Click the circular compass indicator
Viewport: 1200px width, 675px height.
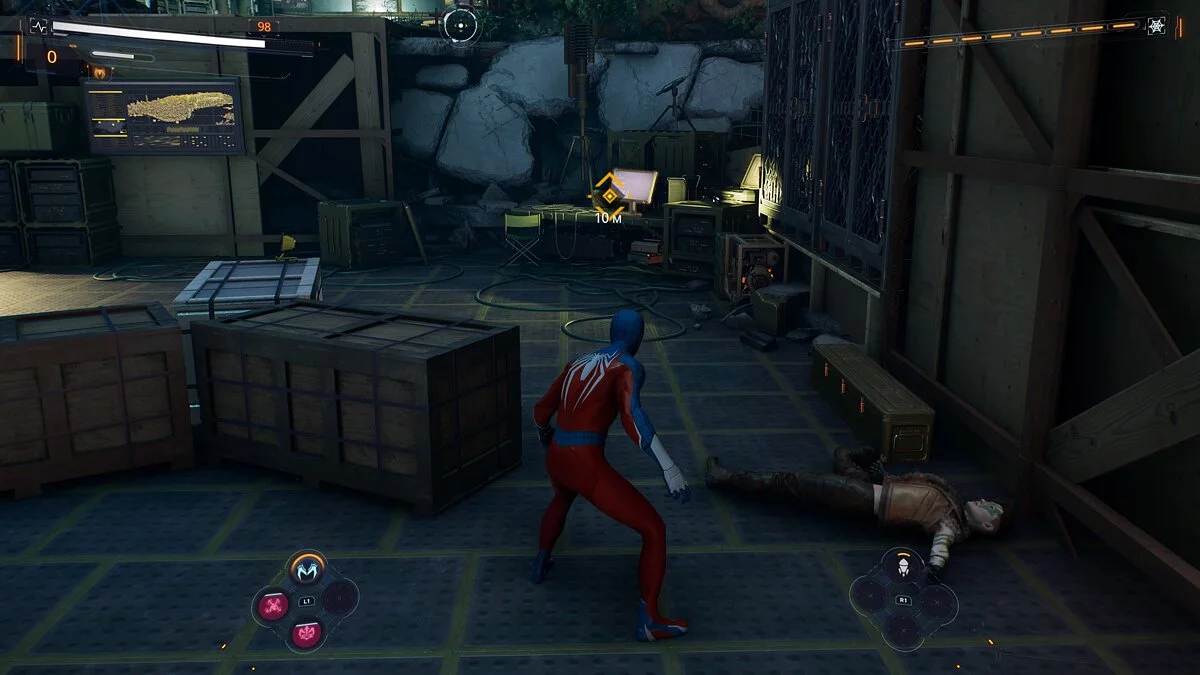point(461,24)
